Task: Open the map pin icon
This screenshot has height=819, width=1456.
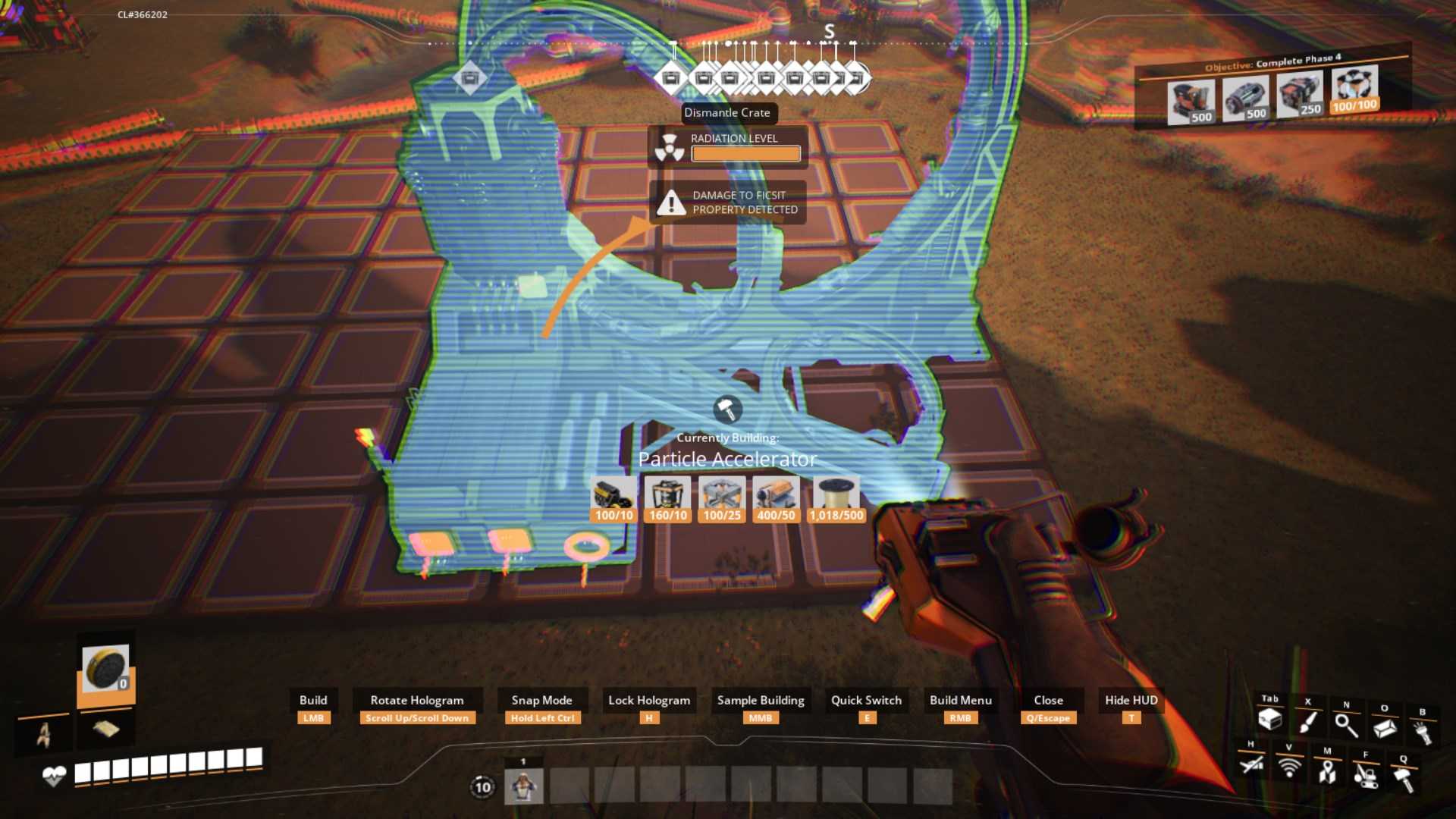Action: tap(1327, 771)
